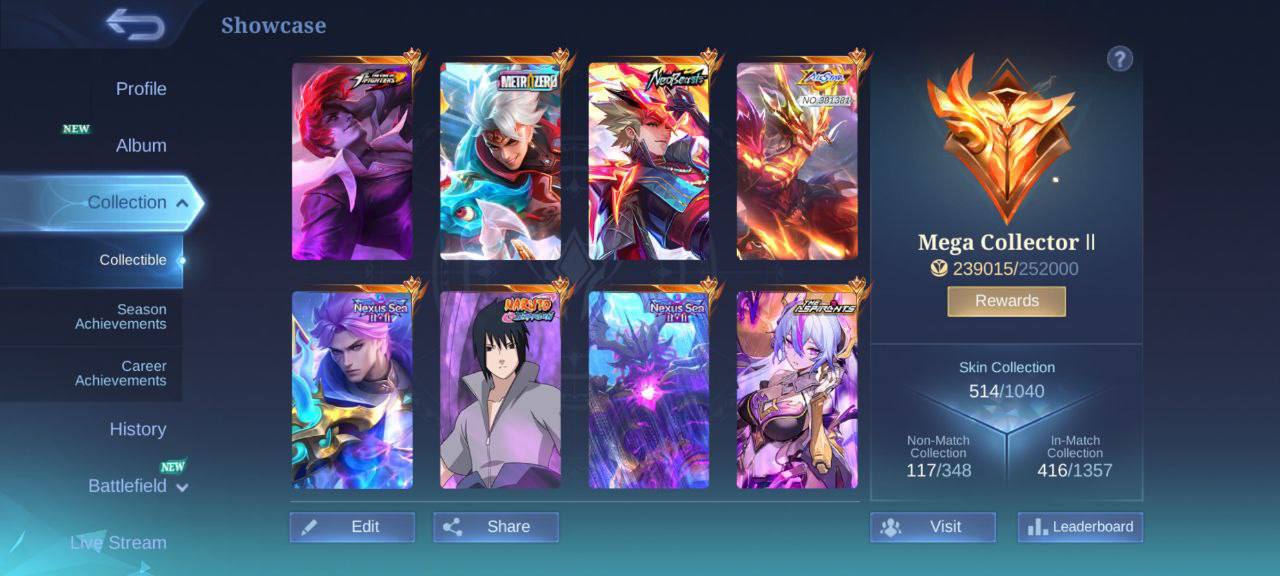Select the Neobeasts skin card

click(648, 161)
